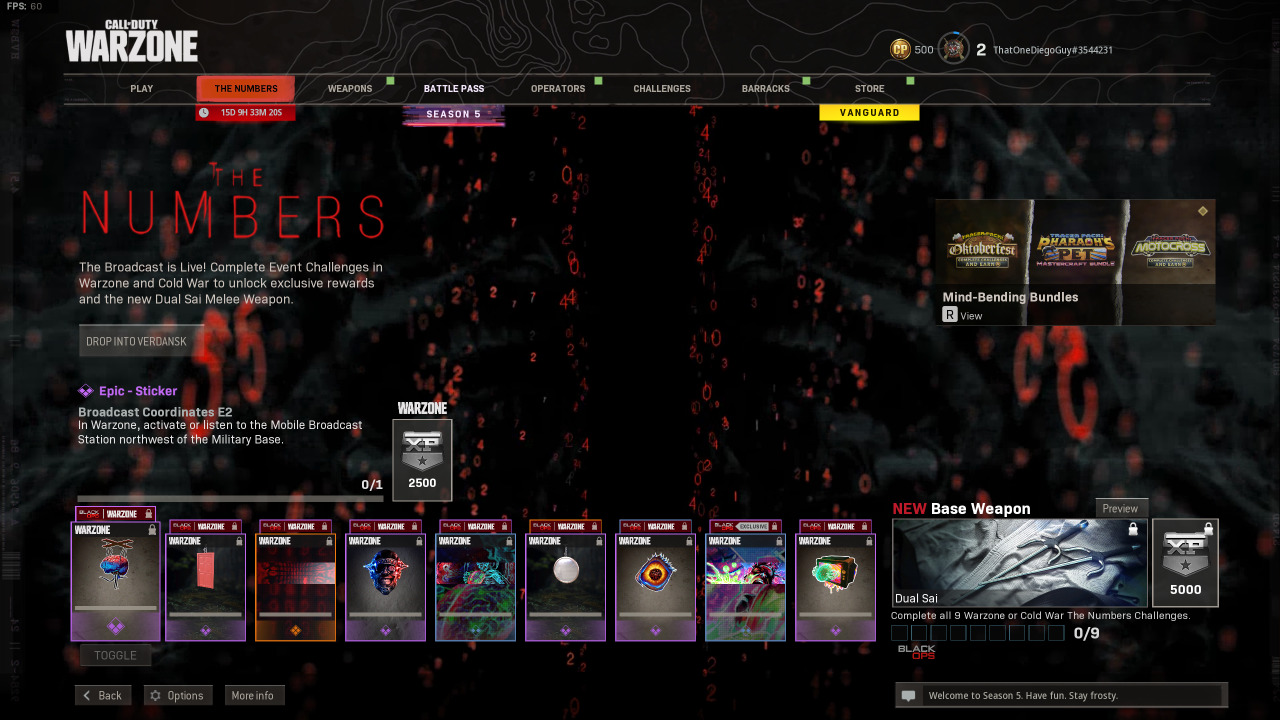Preview the Dual Sai base weapon

click(1121, 508)
